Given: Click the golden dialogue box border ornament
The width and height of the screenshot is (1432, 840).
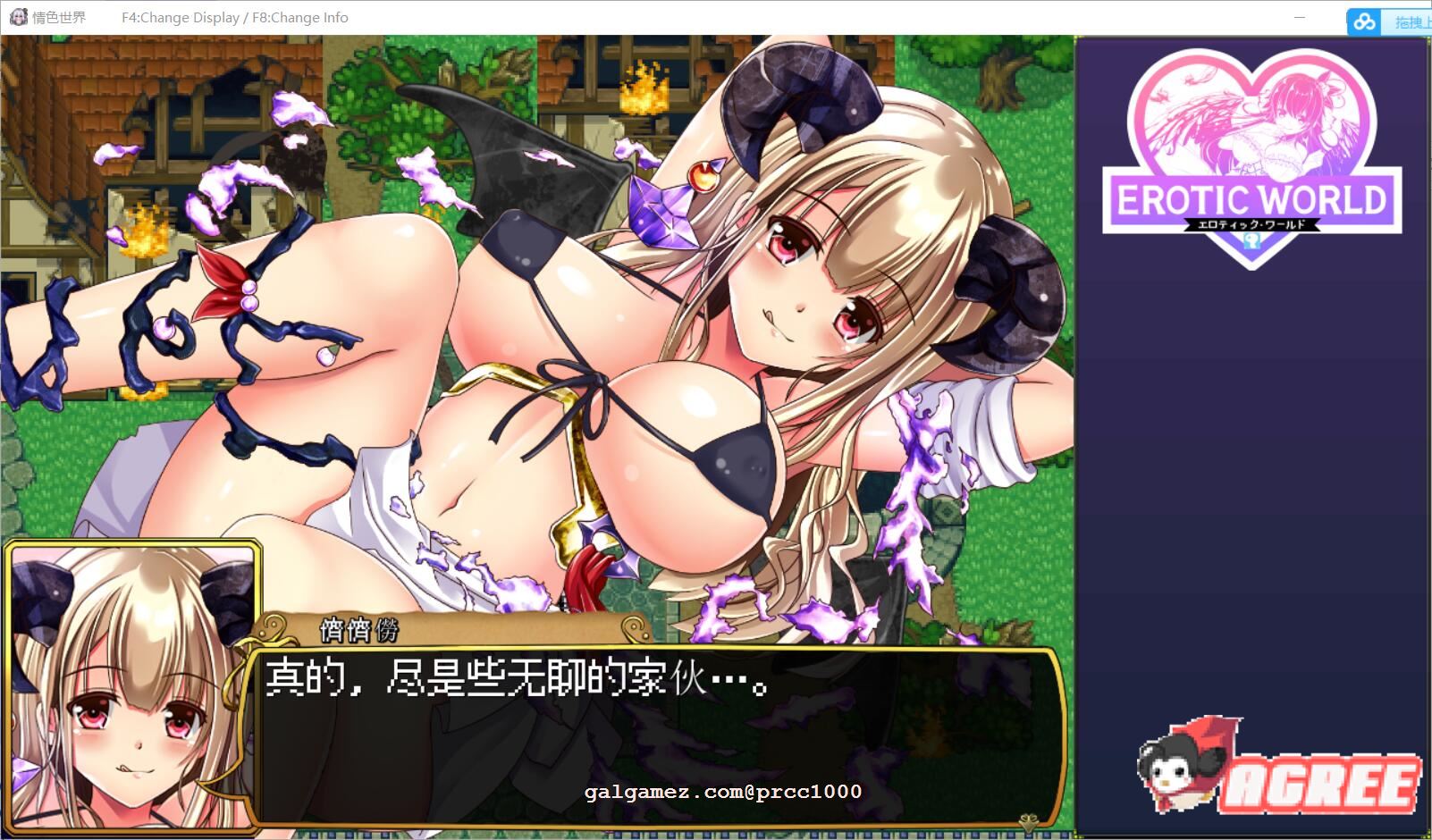Looking at the screenshot, I should [272, 628].
